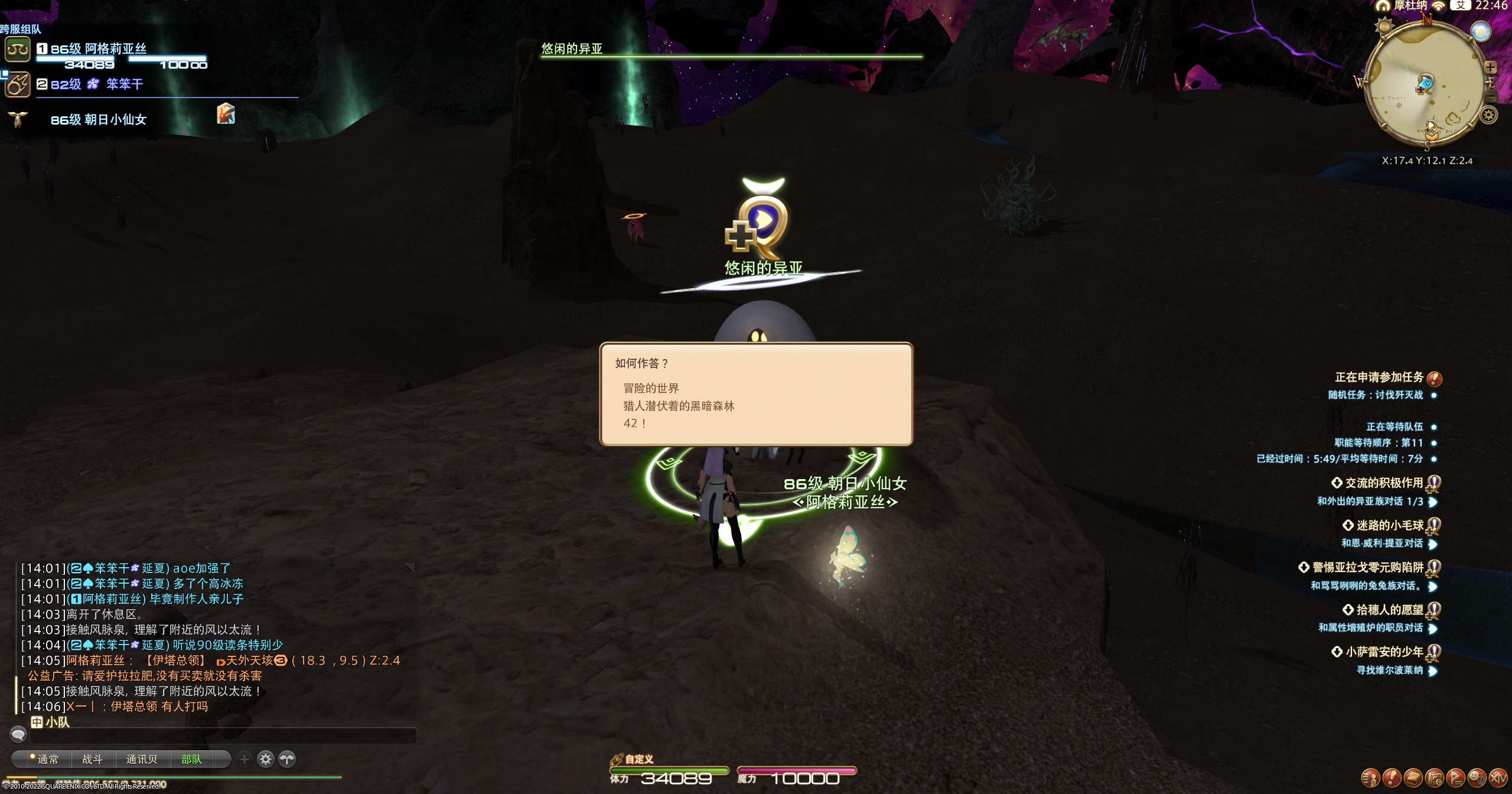Zoom in the minimap with plus button
The height and width of the screenshot is (794, 1512).
click(x=1490, y=67)
